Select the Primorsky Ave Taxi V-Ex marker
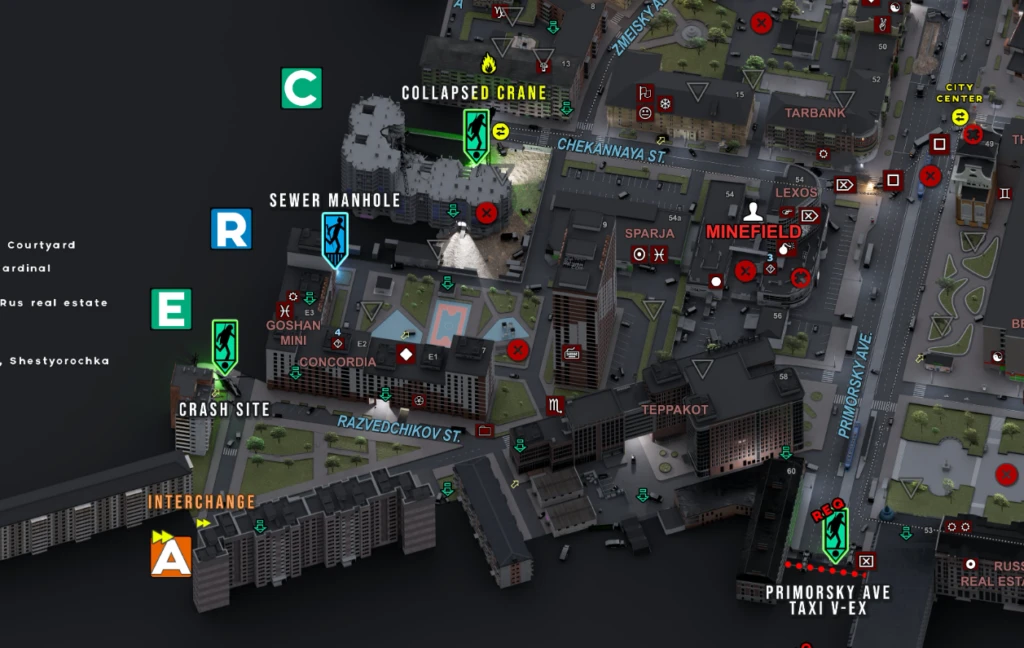 tap(835, 534)
